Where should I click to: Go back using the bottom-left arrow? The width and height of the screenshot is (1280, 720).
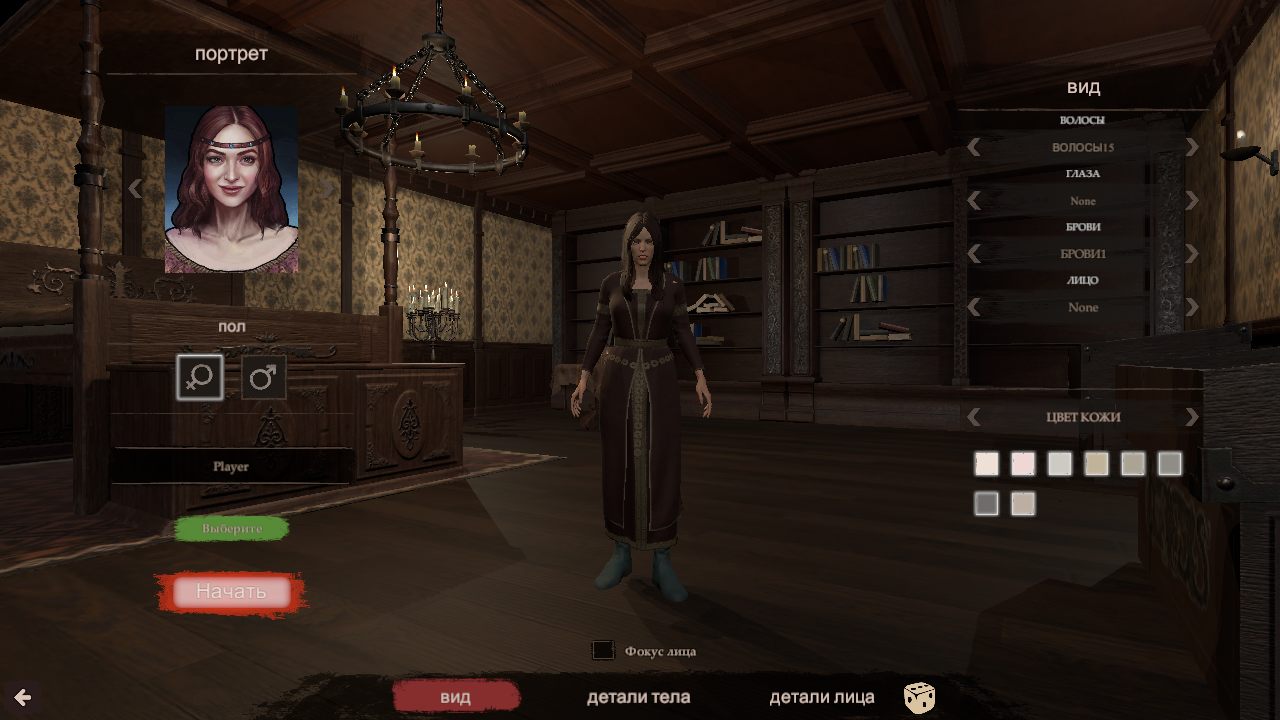(22, 697)
